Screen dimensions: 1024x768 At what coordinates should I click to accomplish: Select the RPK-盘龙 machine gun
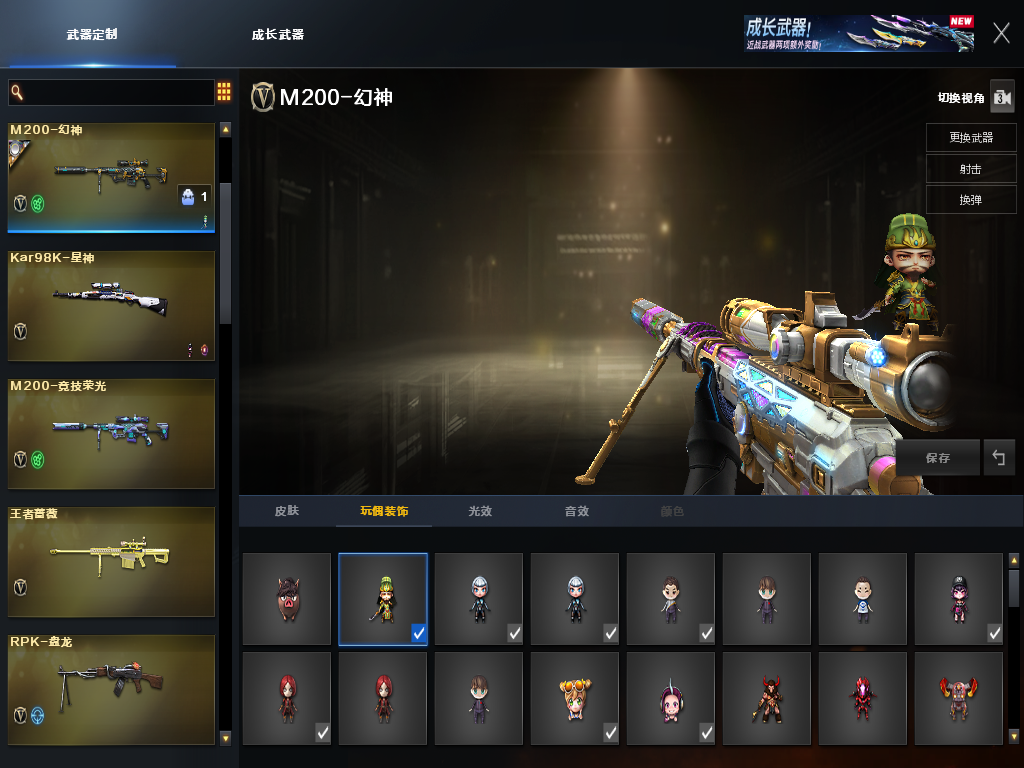pos(111,689)
